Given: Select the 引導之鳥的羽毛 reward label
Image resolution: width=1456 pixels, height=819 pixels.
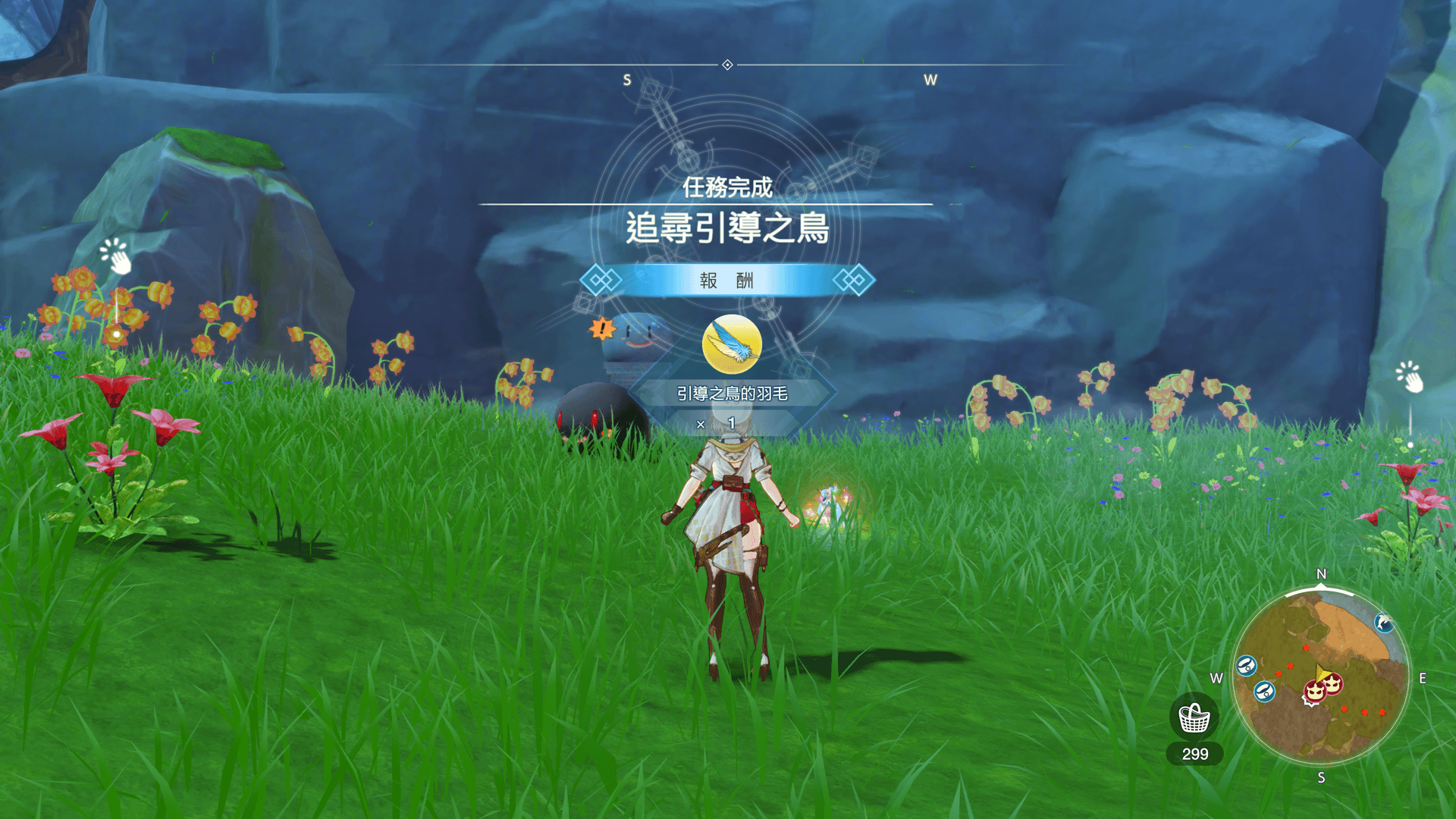Looking at the screenshot, I should point(732,394).
